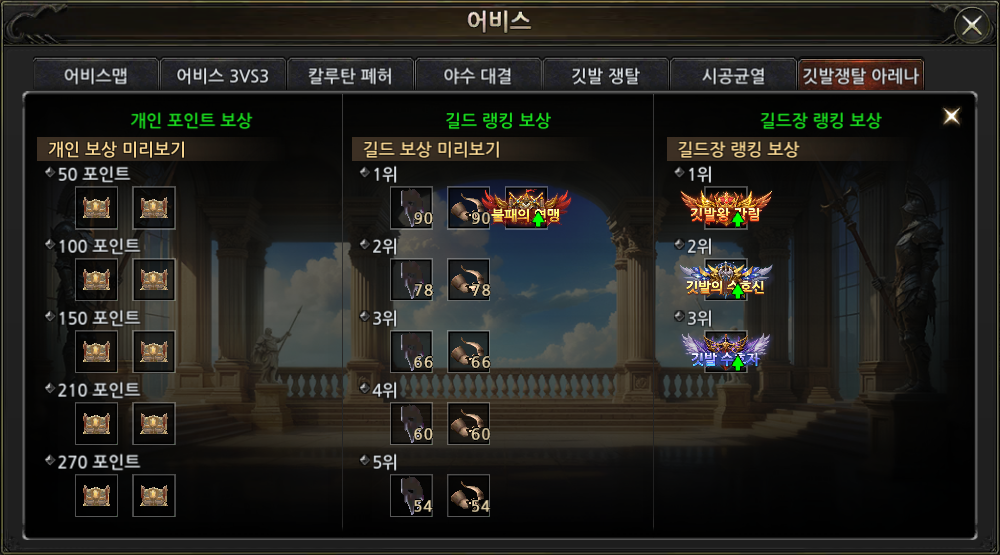
Task: Click the 1위 guild leader title reward
Action: pos(726,208)
